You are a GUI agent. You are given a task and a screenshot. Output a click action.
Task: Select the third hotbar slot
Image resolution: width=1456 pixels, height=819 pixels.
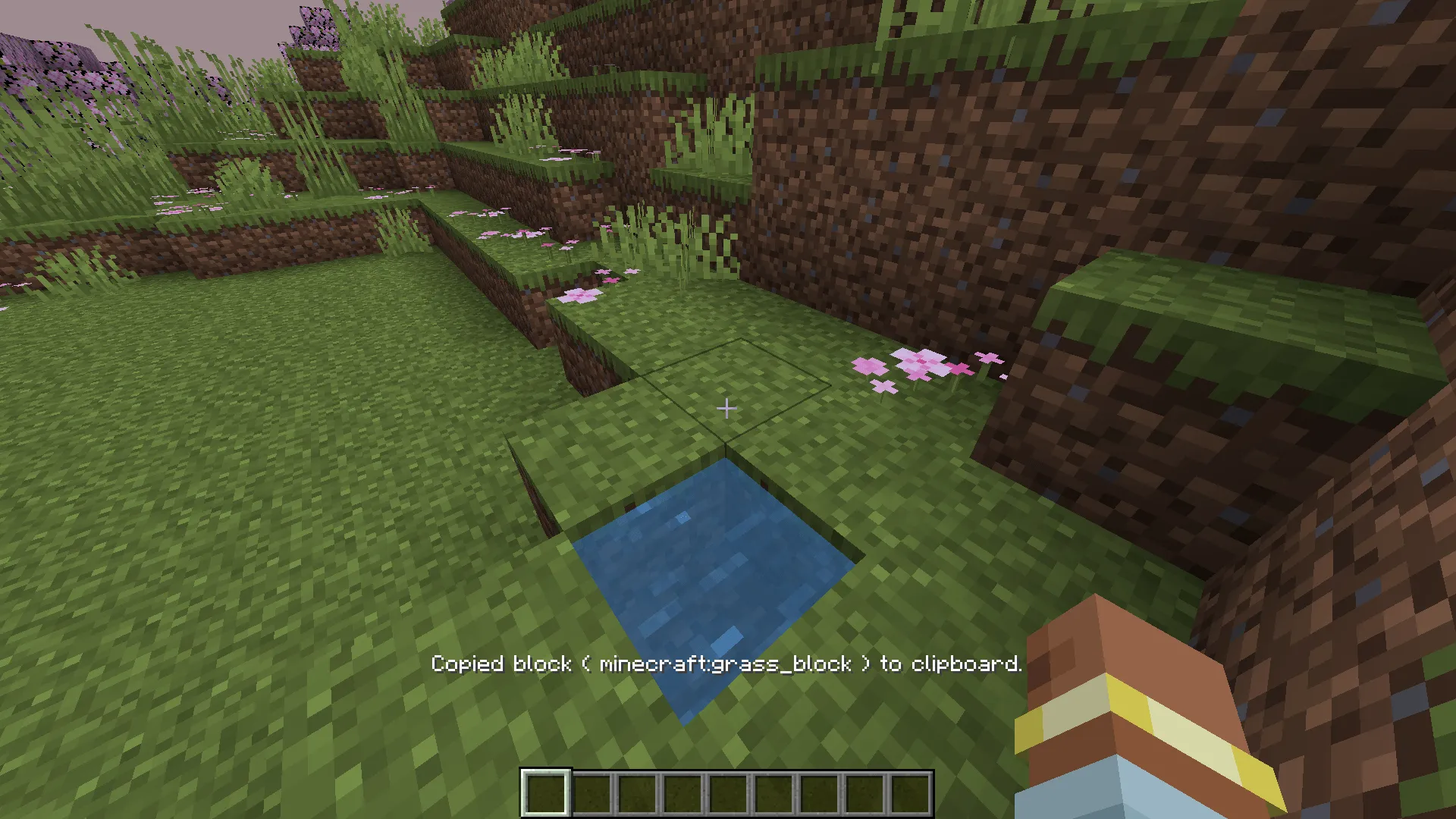(635, 795)
